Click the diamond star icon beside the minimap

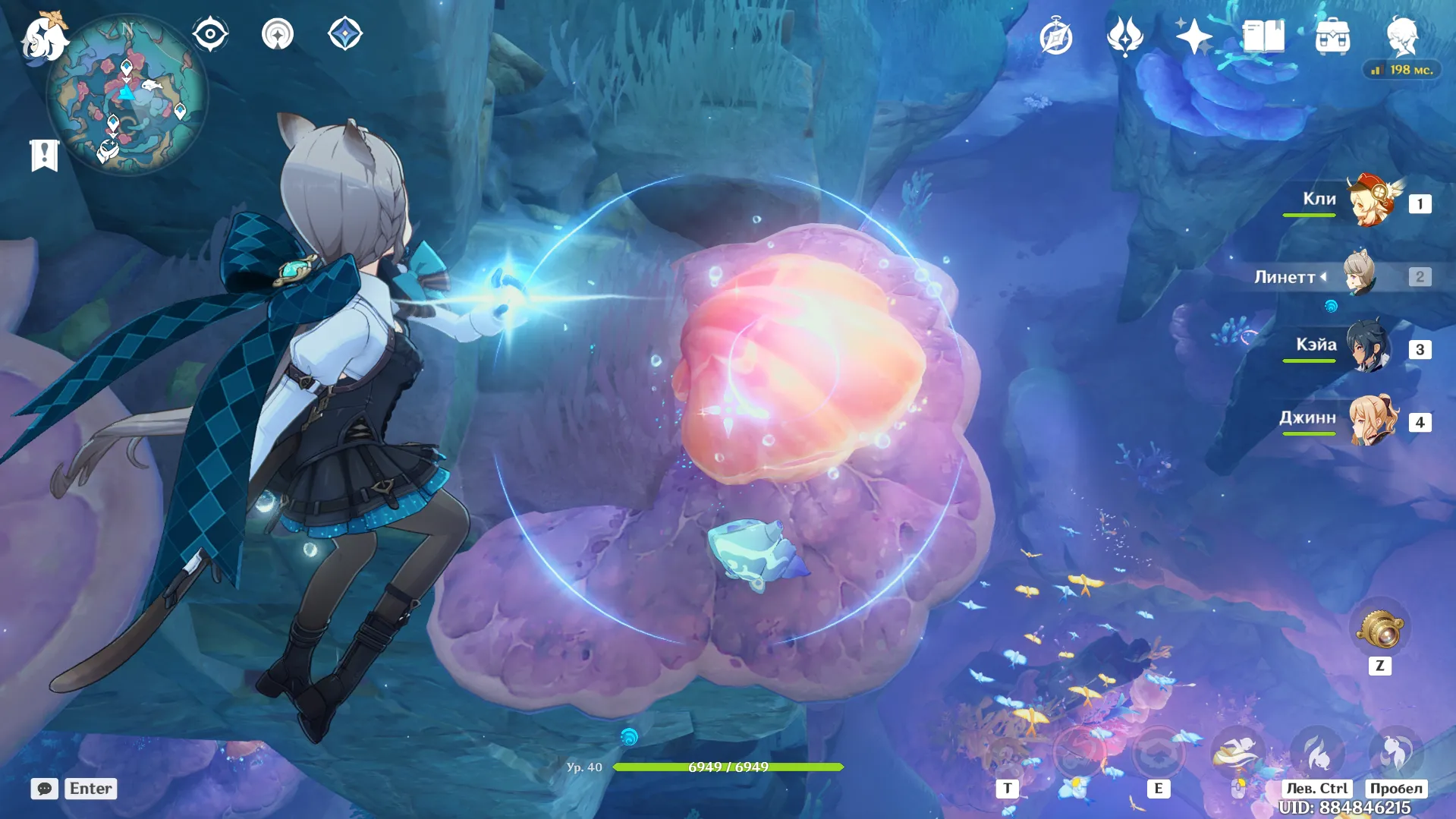(x=345, y=34)
